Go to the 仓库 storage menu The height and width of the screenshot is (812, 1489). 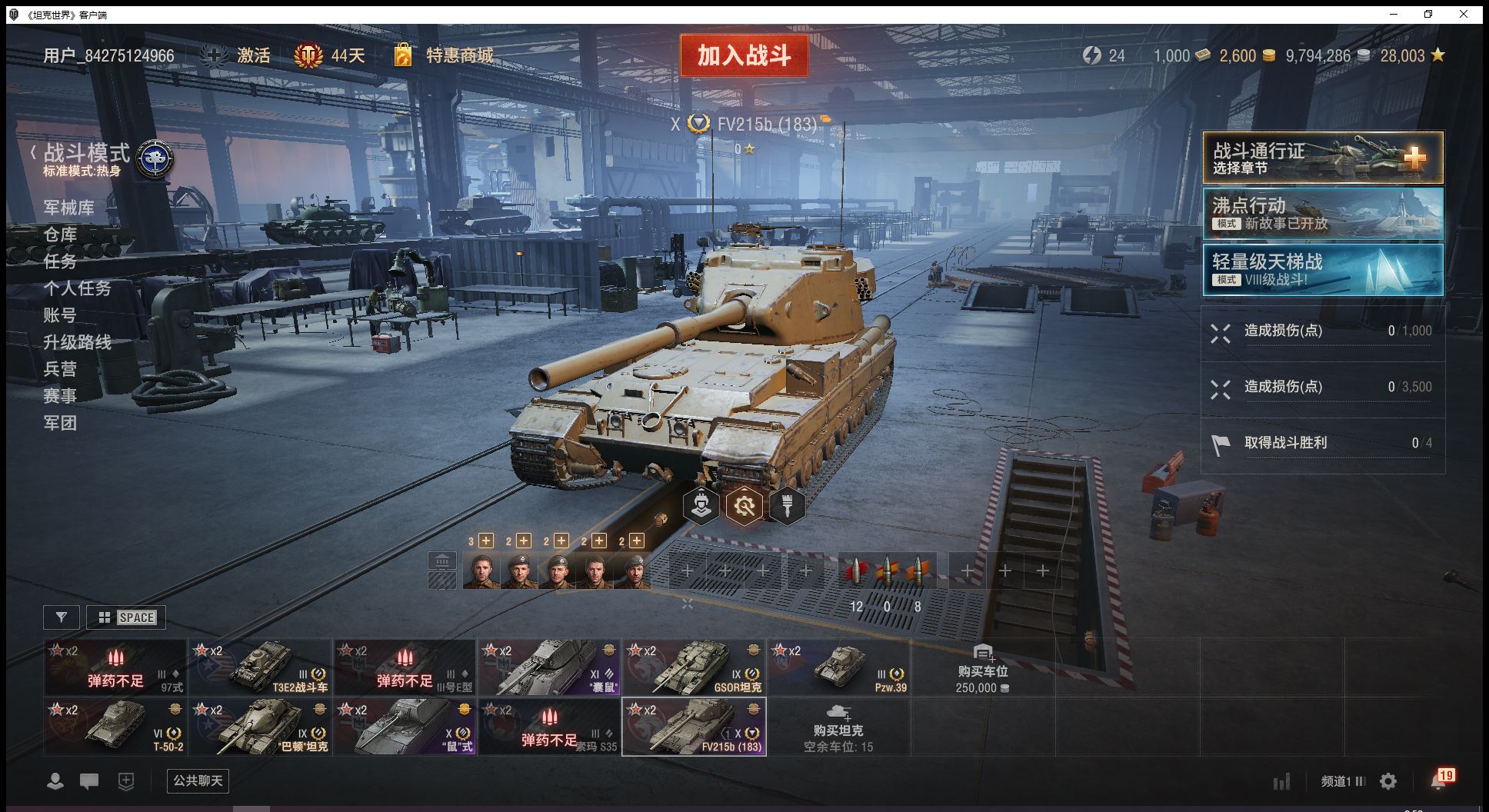[x=60, y=235]
